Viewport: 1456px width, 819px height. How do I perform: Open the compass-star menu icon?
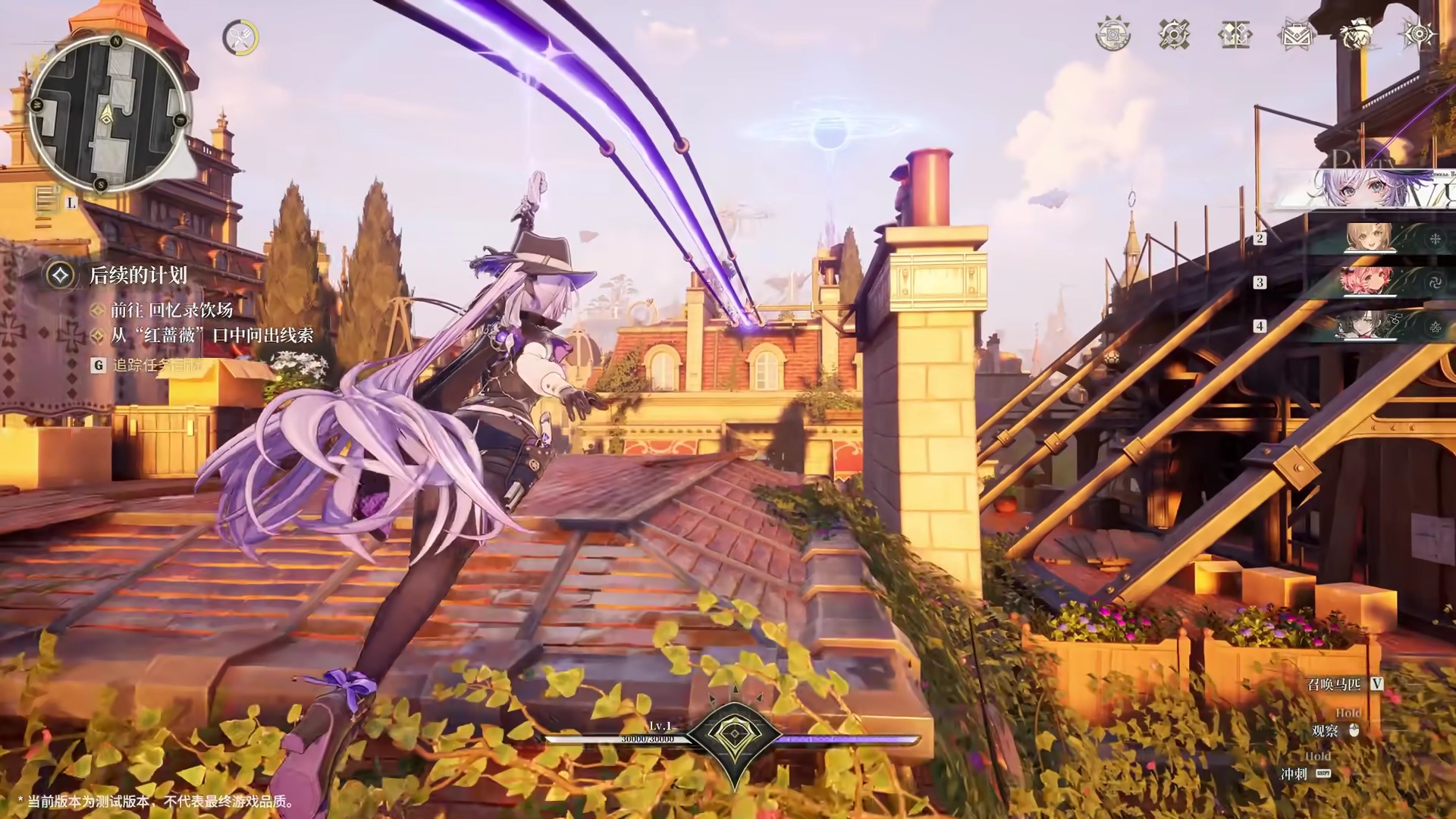(1418, 35)
